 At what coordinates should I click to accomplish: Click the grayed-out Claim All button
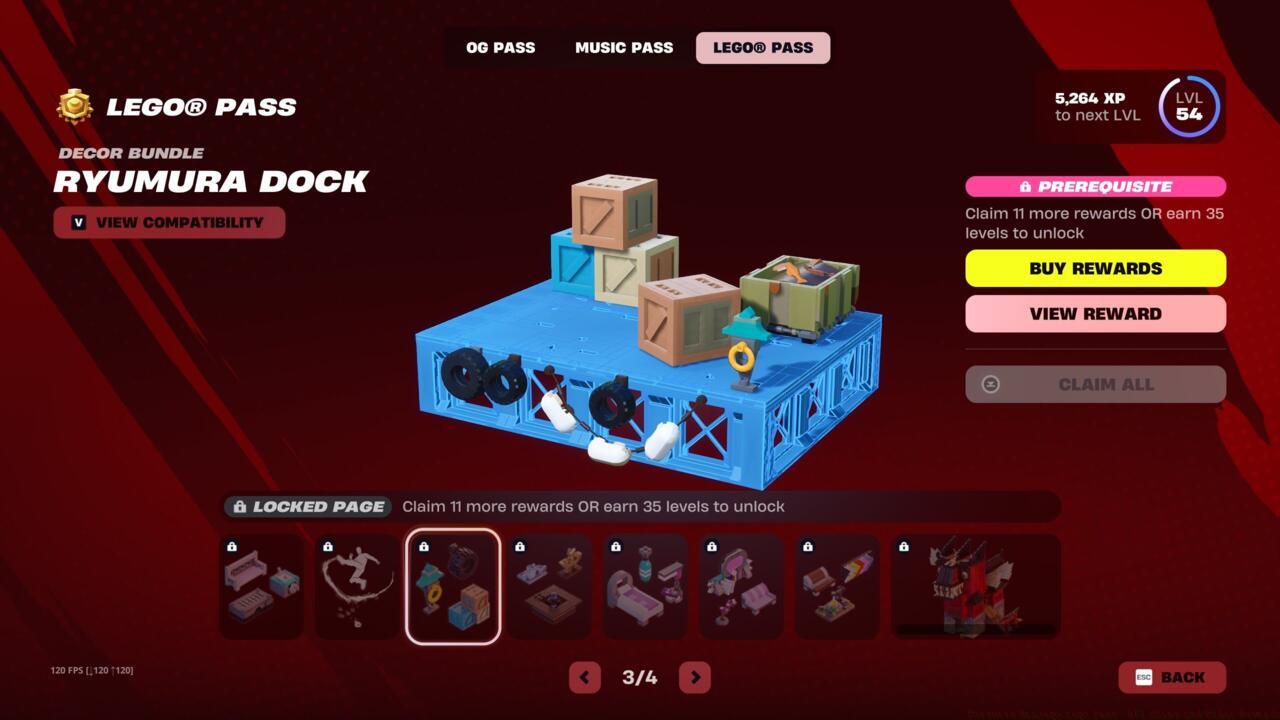[x=1095, y=384]
